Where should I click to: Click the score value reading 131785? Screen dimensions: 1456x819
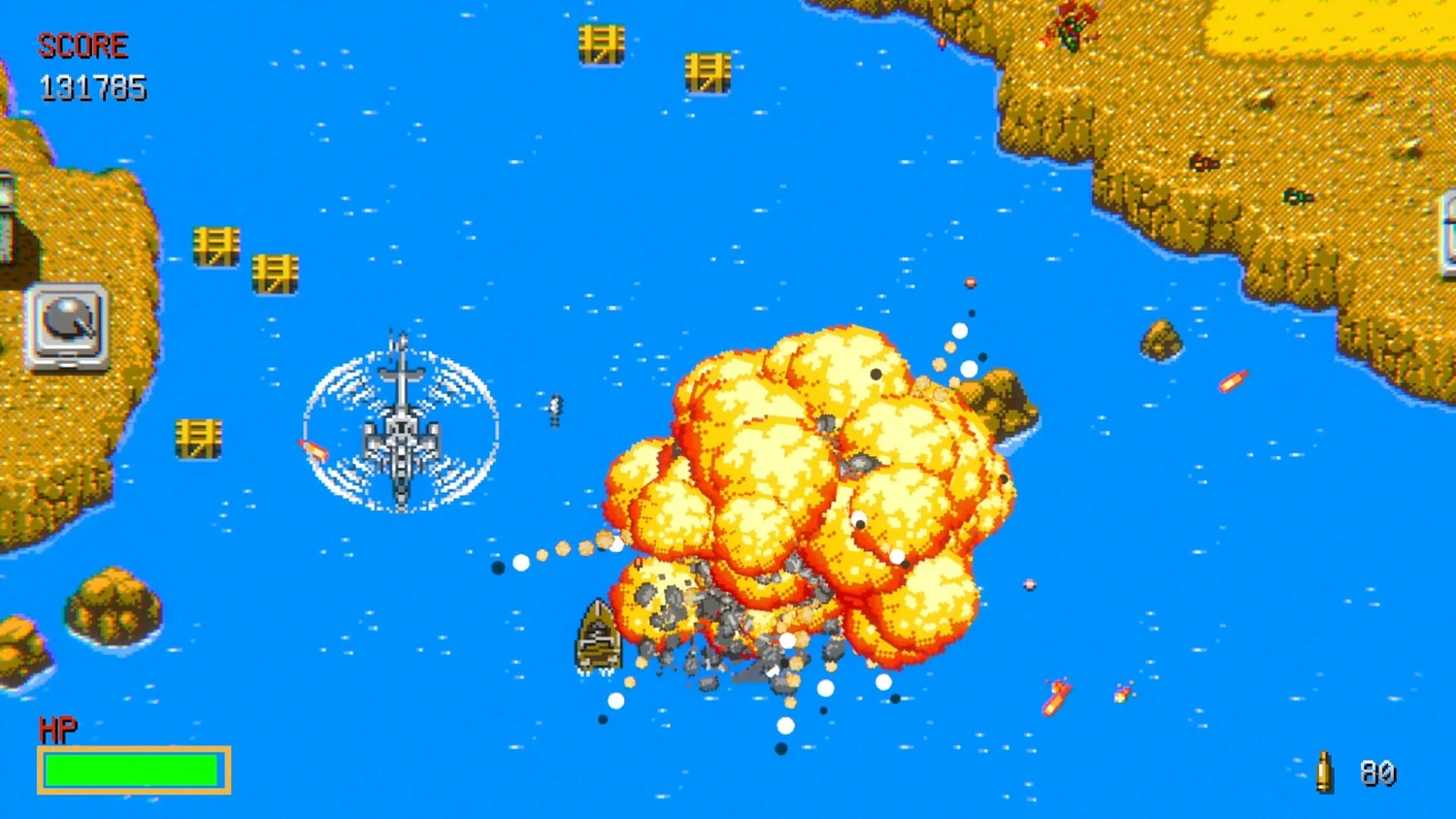pyautogui.click(x=92, y=89)
